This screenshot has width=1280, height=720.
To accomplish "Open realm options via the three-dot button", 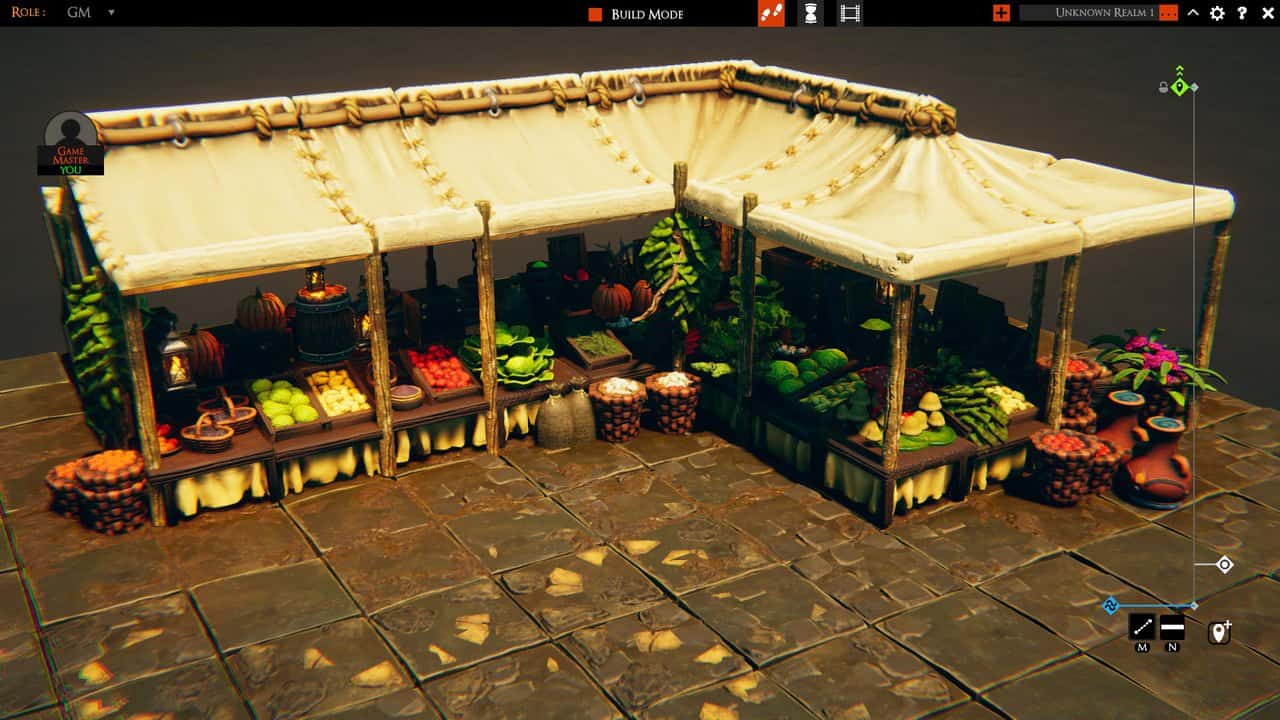I will tap(1169, 13).
